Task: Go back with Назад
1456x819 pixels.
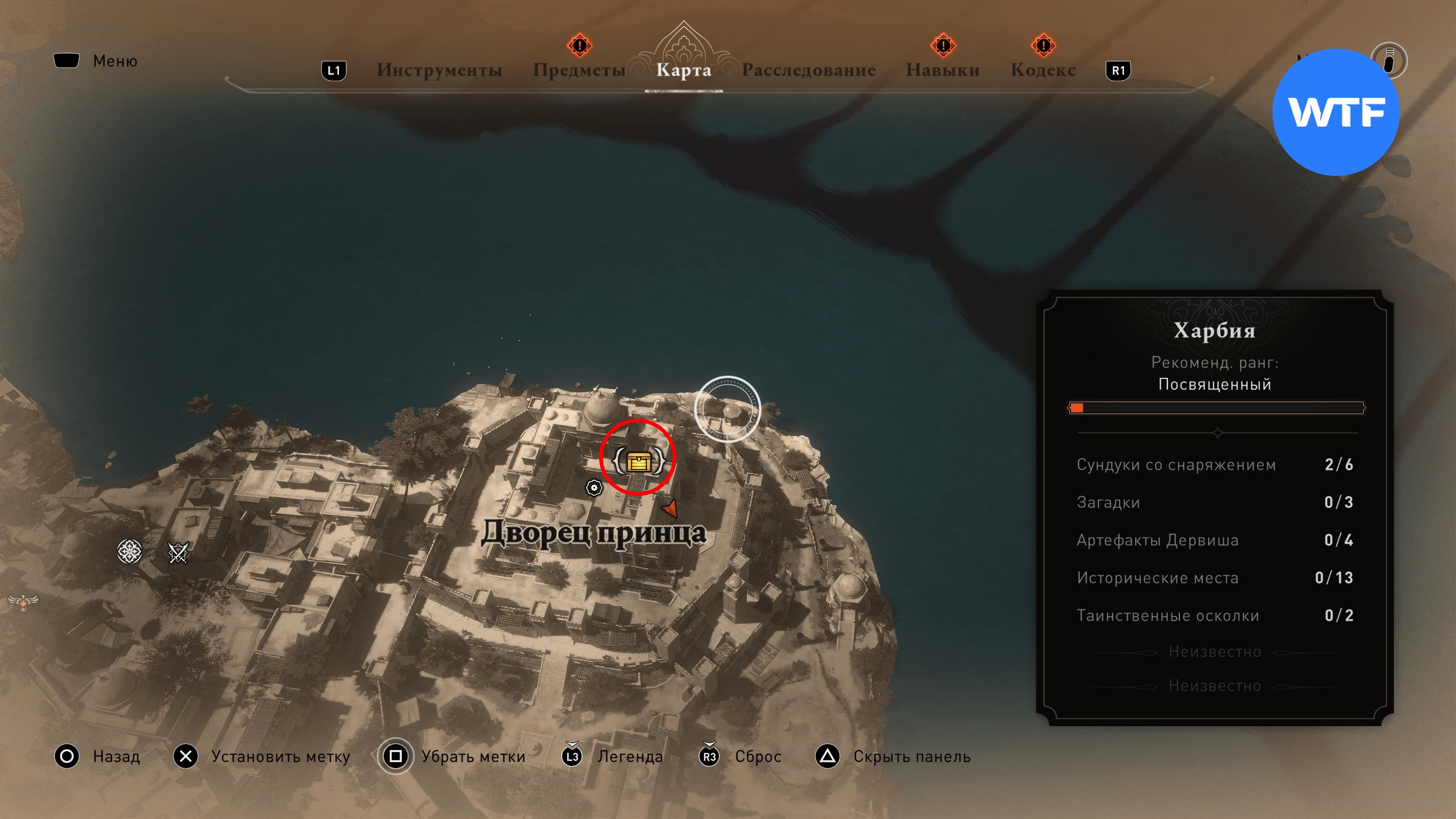Action: pyautogui.click(x=116, y=756)
